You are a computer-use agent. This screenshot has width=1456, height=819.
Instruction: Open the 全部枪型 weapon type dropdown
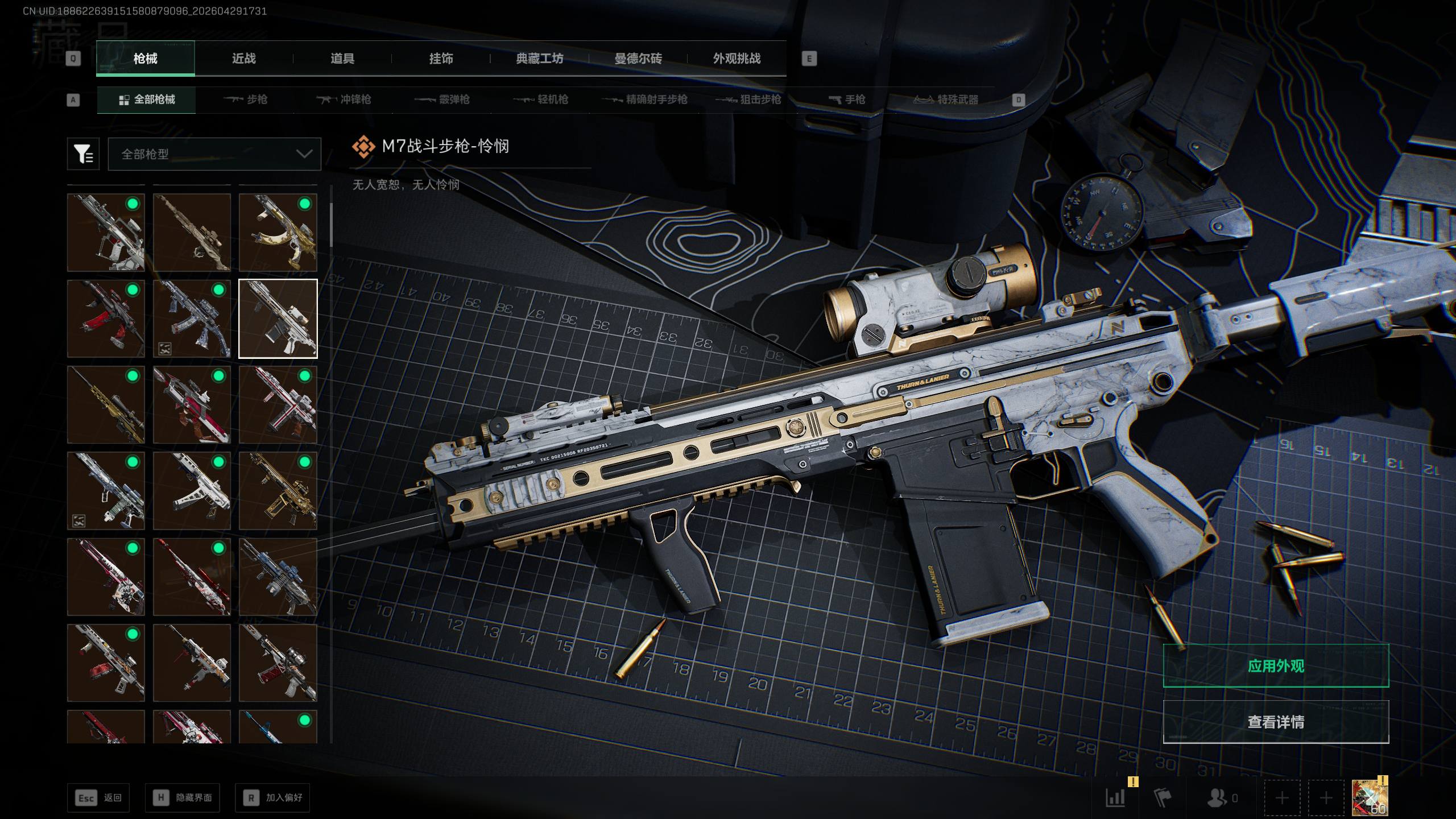[x=214, y=154]
